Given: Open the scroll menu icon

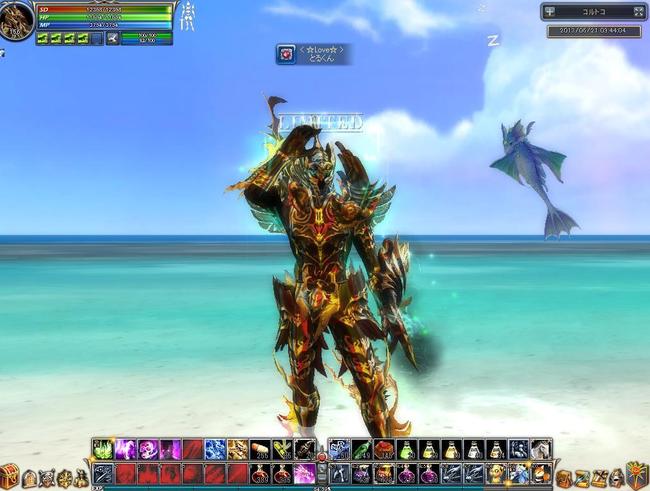Looking at the screenshot, I should click(582, 478).
